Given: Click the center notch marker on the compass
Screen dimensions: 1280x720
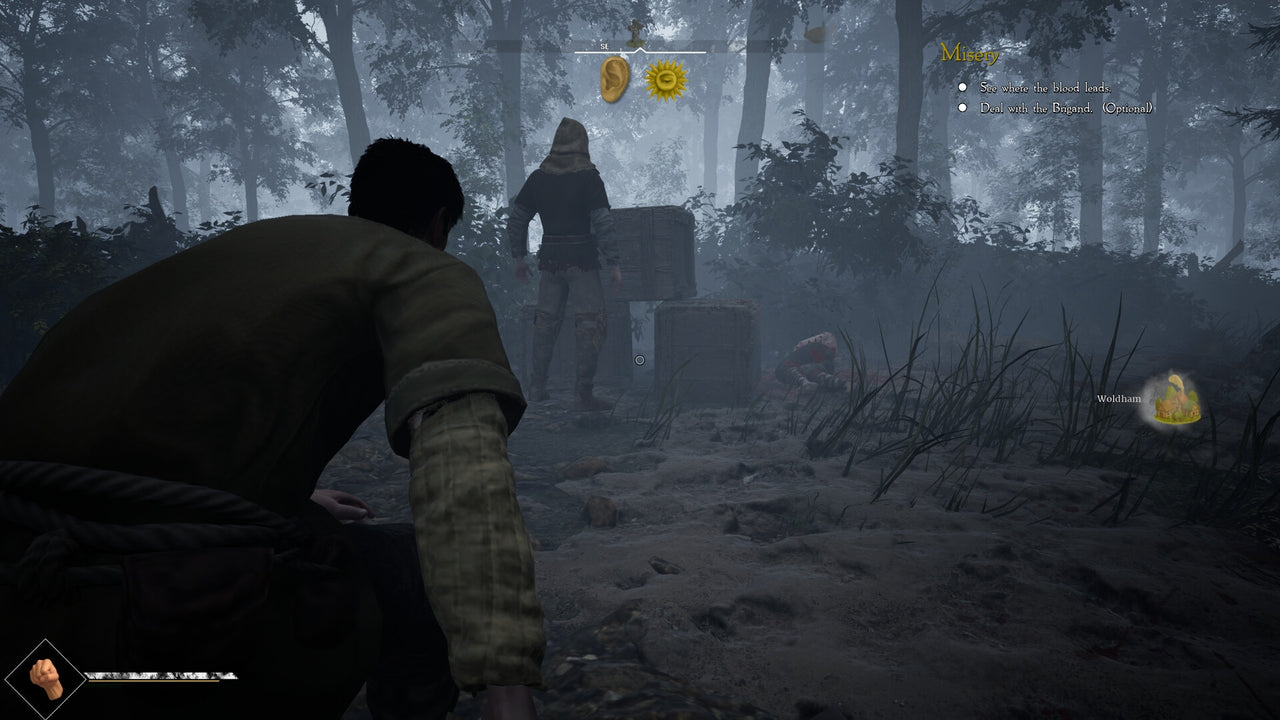Looking at the screenshot, I should pyautogui.click(x=640, y=50).
